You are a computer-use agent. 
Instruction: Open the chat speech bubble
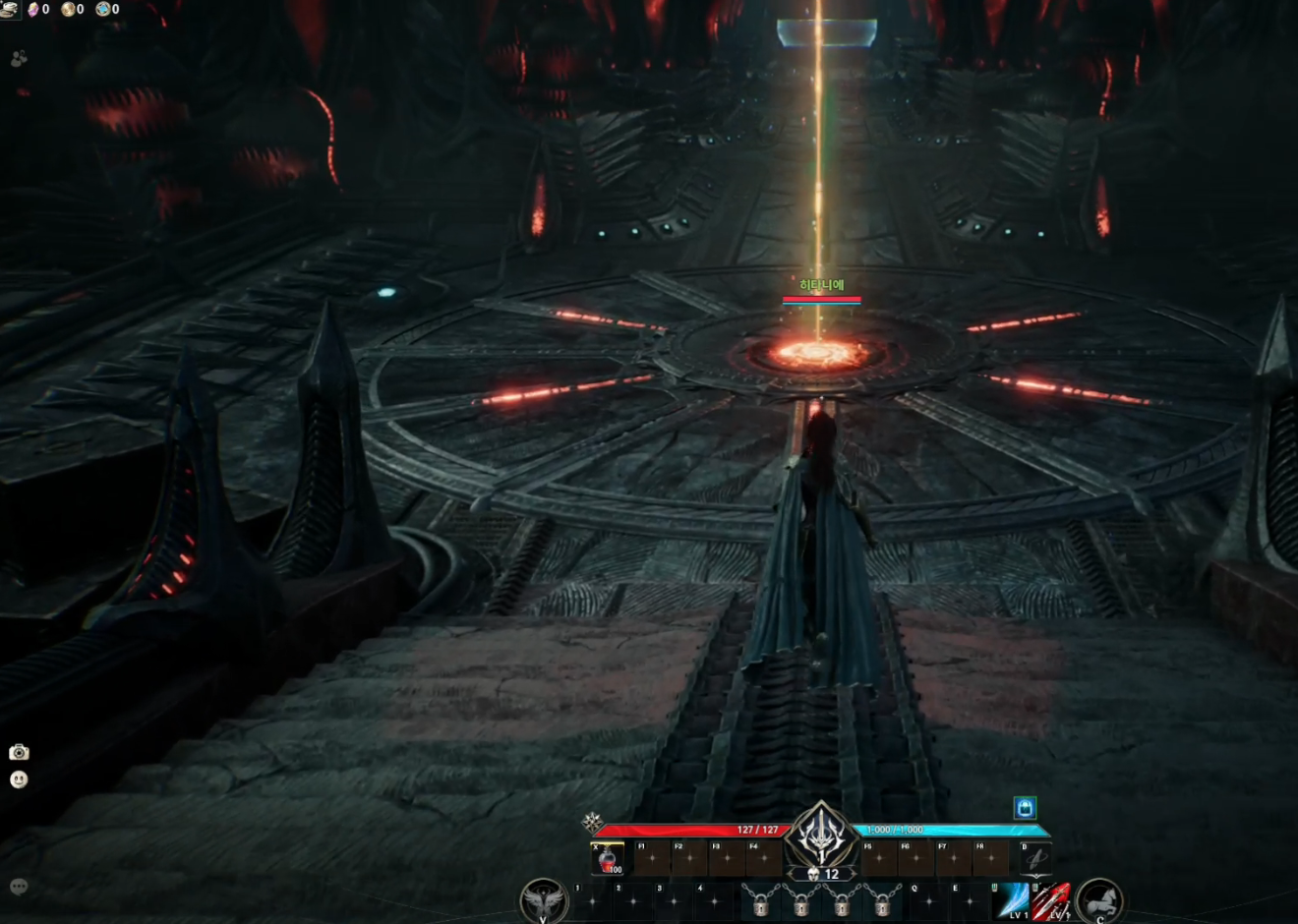coord(19,886)
